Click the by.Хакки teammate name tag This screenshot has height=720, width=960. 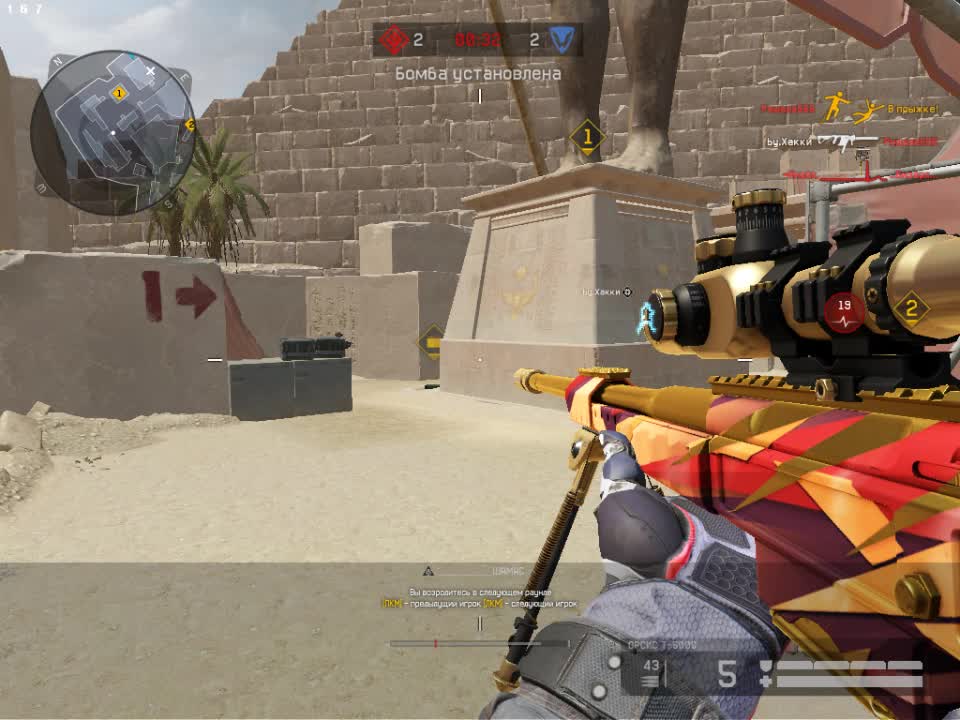pos(607,293)
